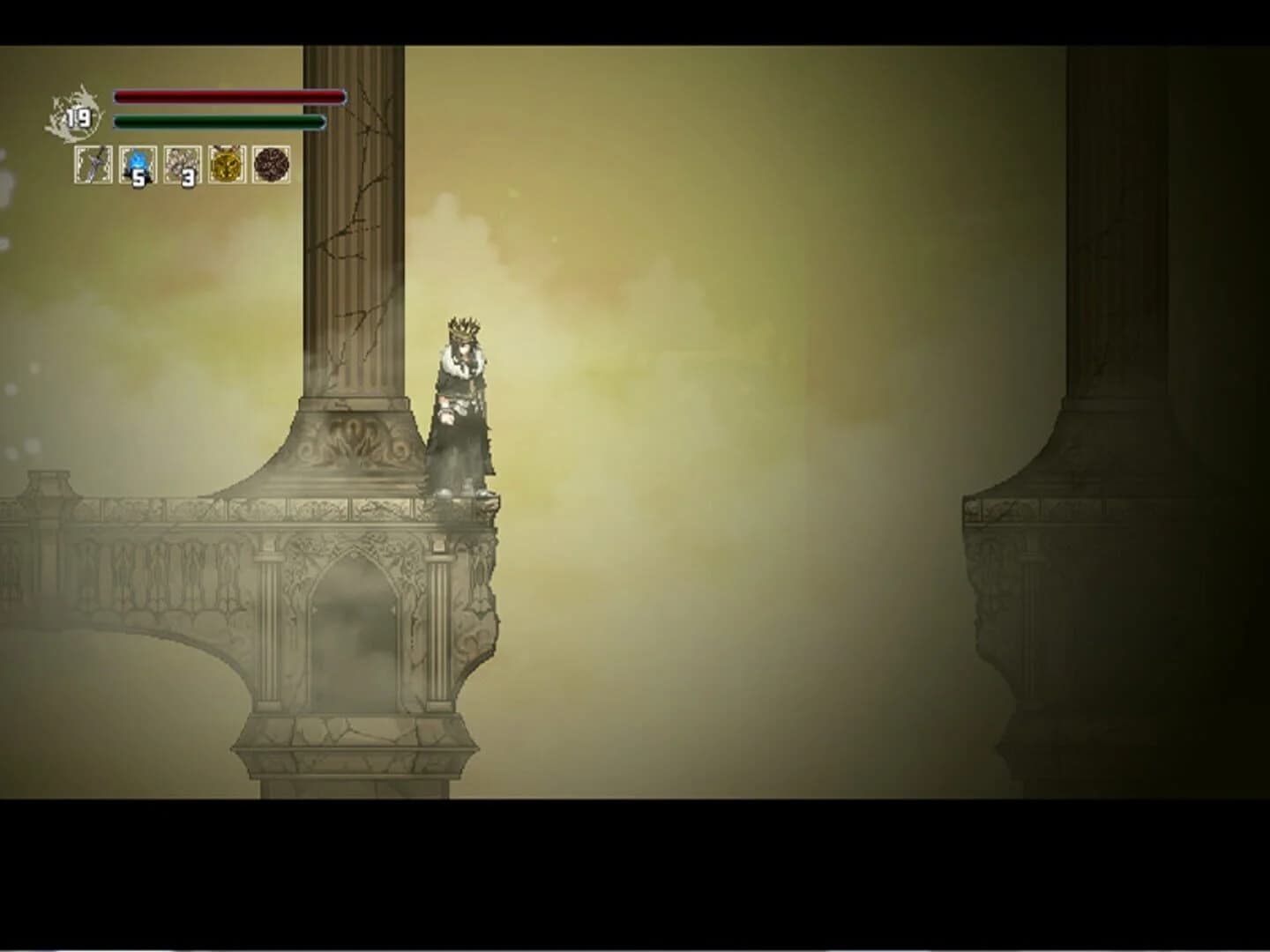Select the sword in the first item slot
Viewport: 1270px width, 952px height.
point(92,166)
